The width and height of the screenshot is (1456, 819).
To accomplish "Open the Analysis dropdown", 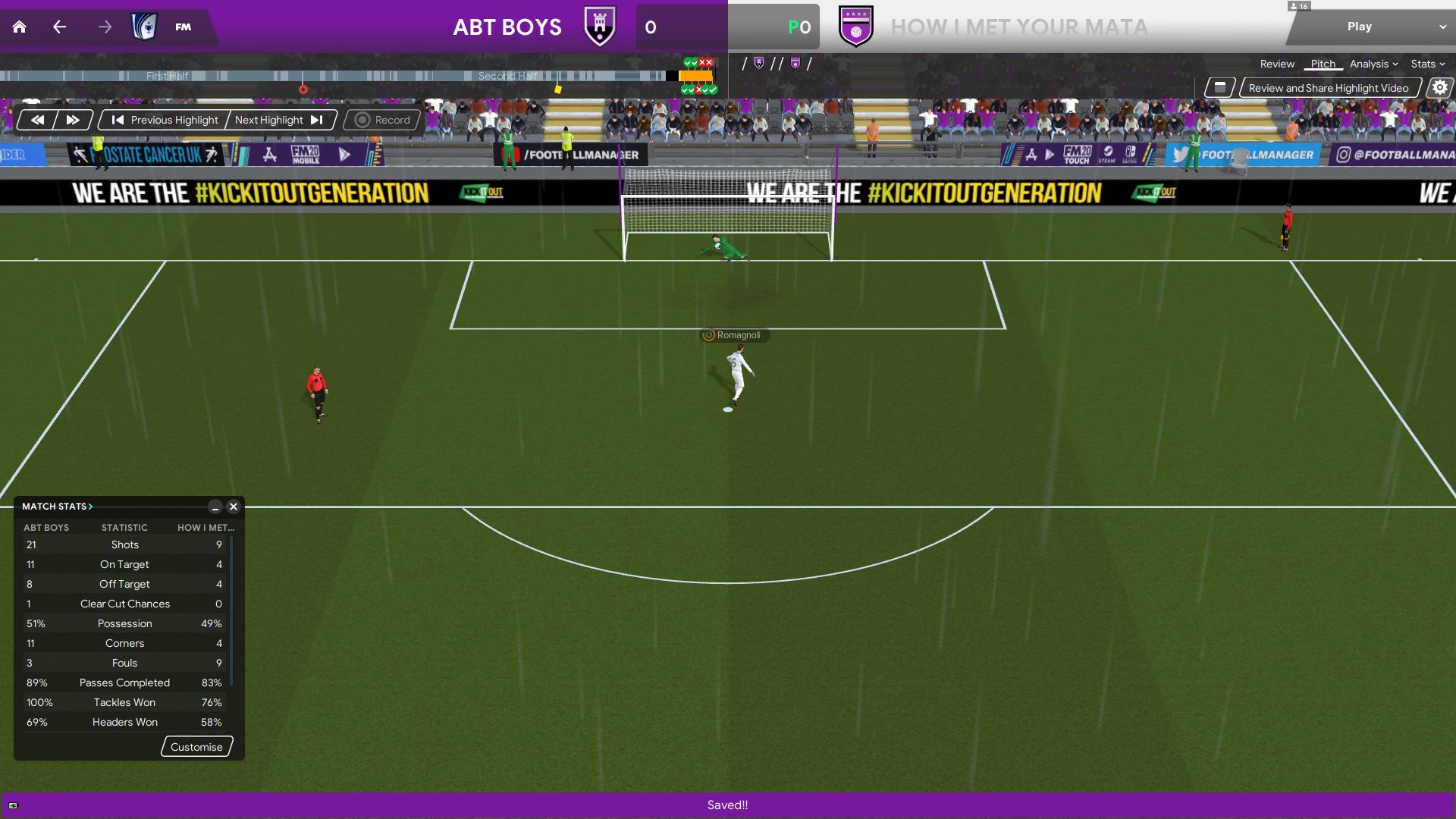I will coord(1373,64).
